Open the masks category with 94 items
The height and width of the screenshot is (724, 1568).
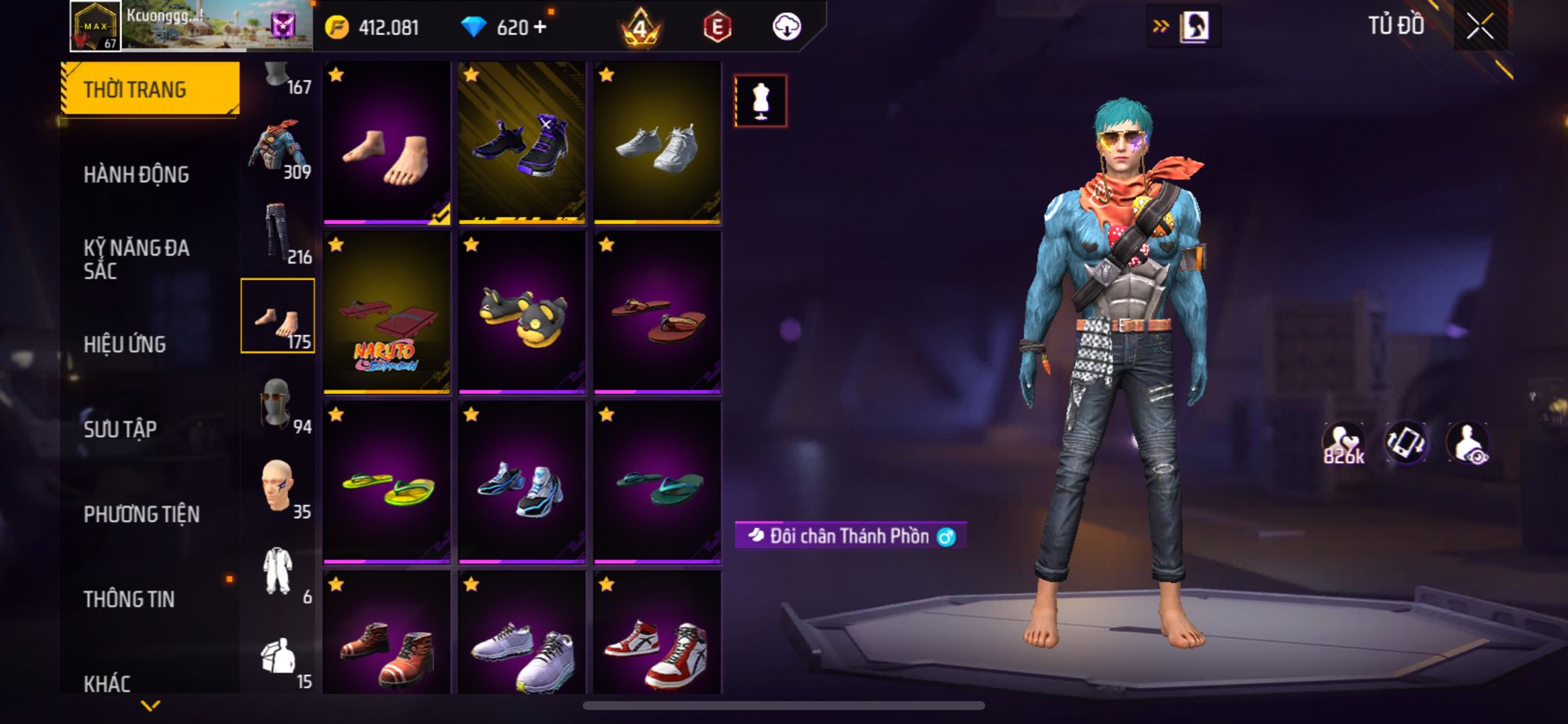278,403
